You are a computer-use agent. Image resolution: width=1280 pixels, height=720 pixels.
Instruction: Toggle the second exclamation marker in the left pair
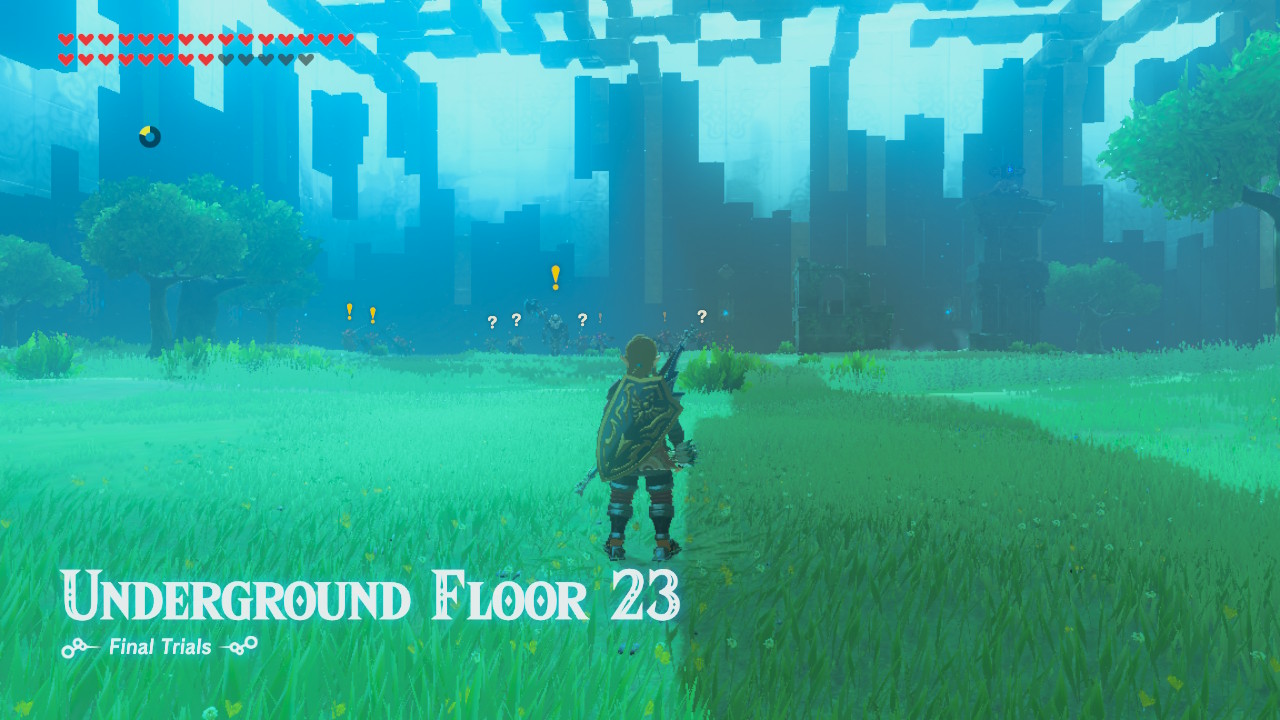373,314
